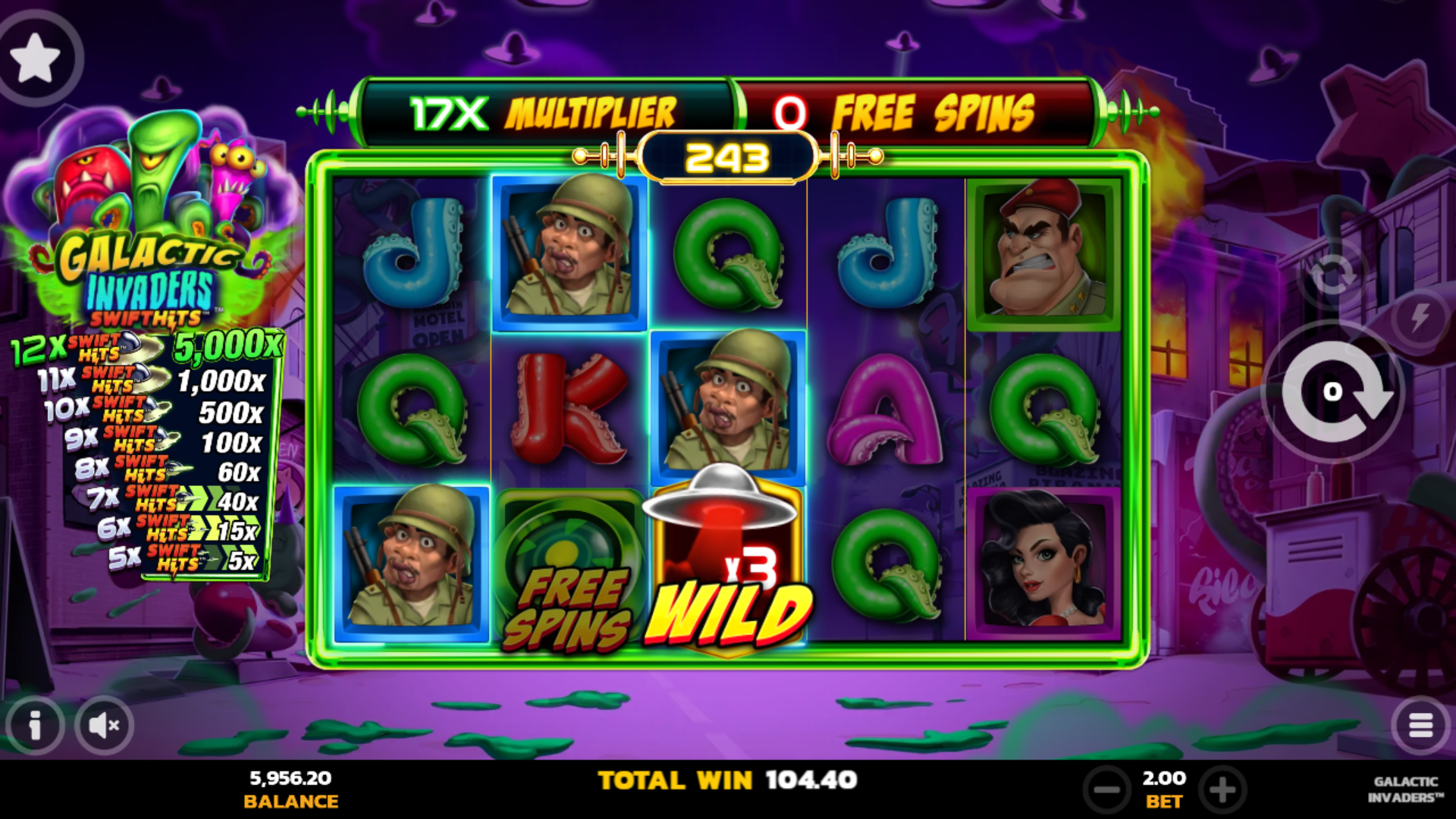Unmute the game sound
Viewport: 1456px width, 819px height.
[x=102, y=725]
